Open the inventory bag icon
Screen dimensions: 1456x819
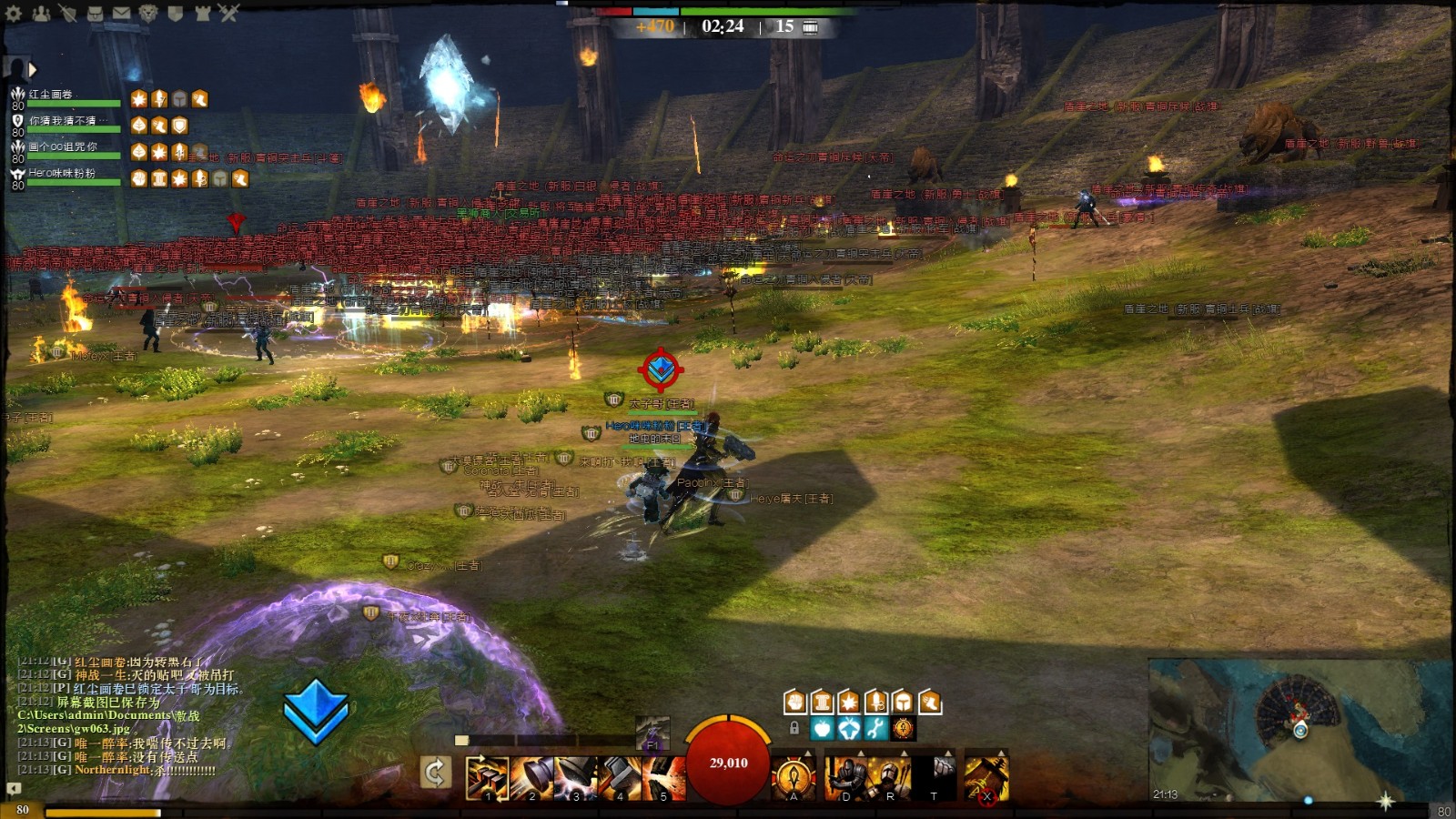pos(95,13)
